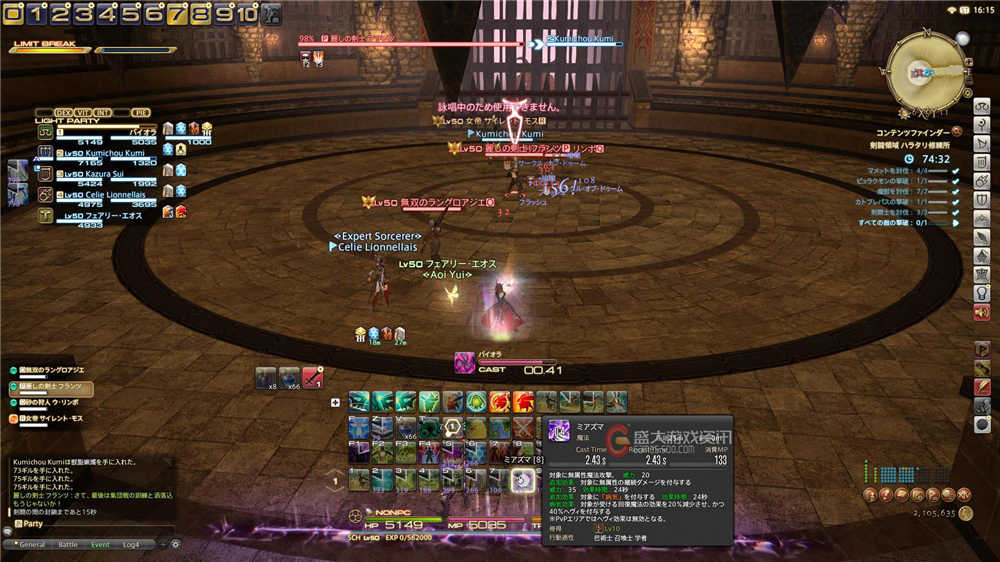Switch to the Event chat tab
1000x562 pixels.
100,544
